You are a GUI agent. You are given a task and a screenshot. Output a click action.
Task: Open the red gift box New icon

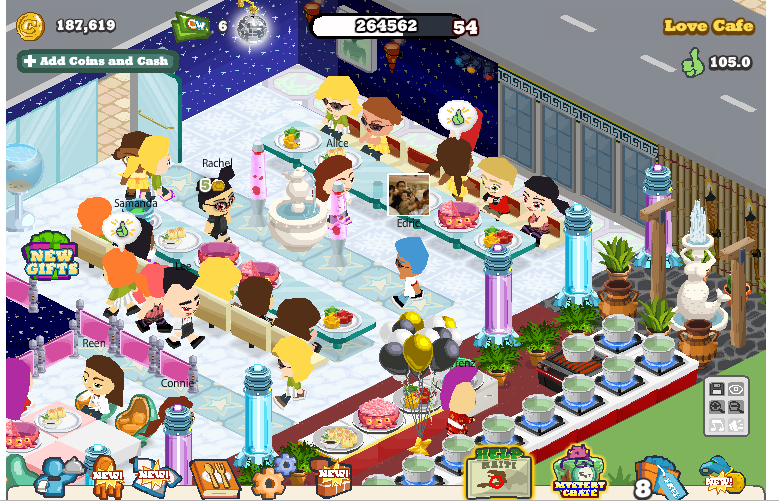(332, 479)
